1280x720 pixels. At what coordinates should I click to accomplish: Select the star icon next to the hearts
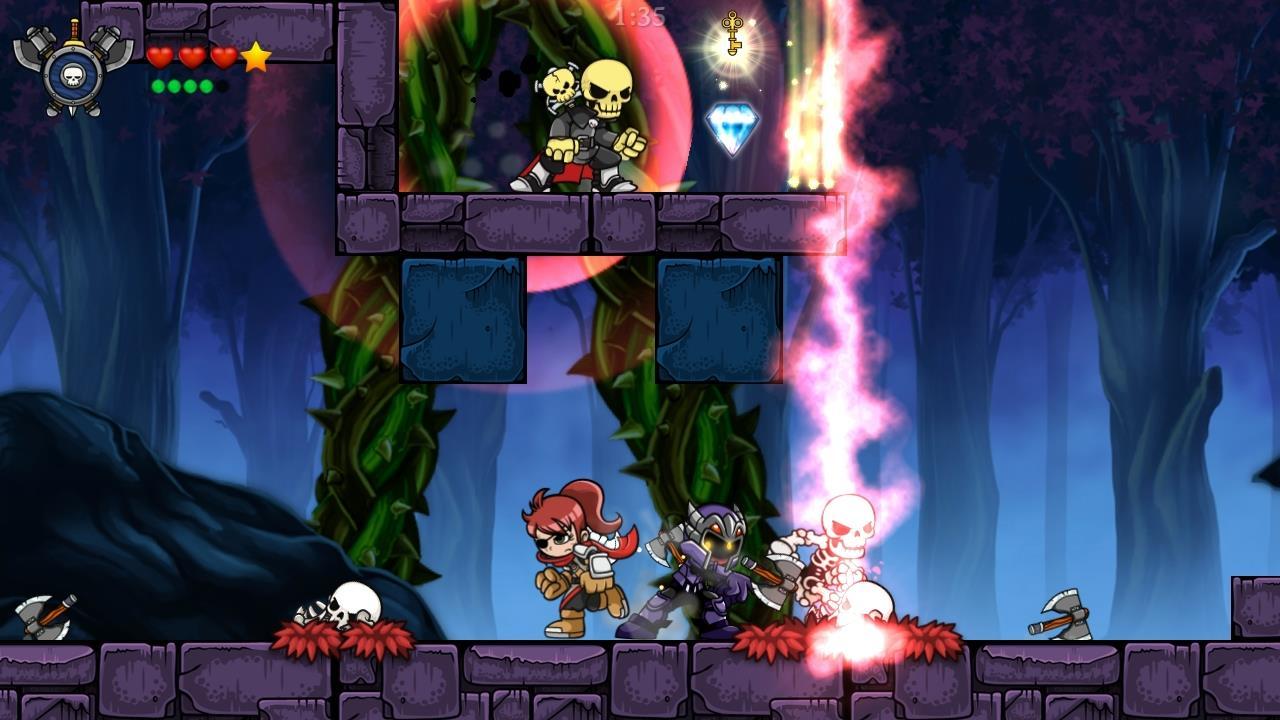[255, 56]
